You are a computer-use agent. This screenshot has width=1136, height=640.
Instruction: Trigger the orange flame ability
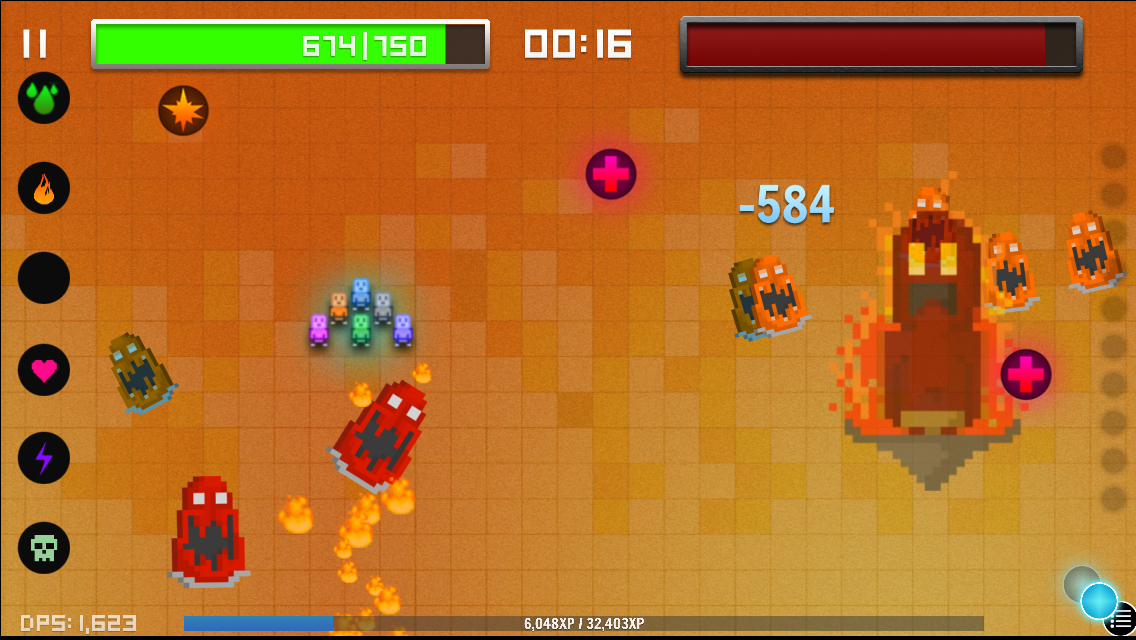[x=44, y=188]
